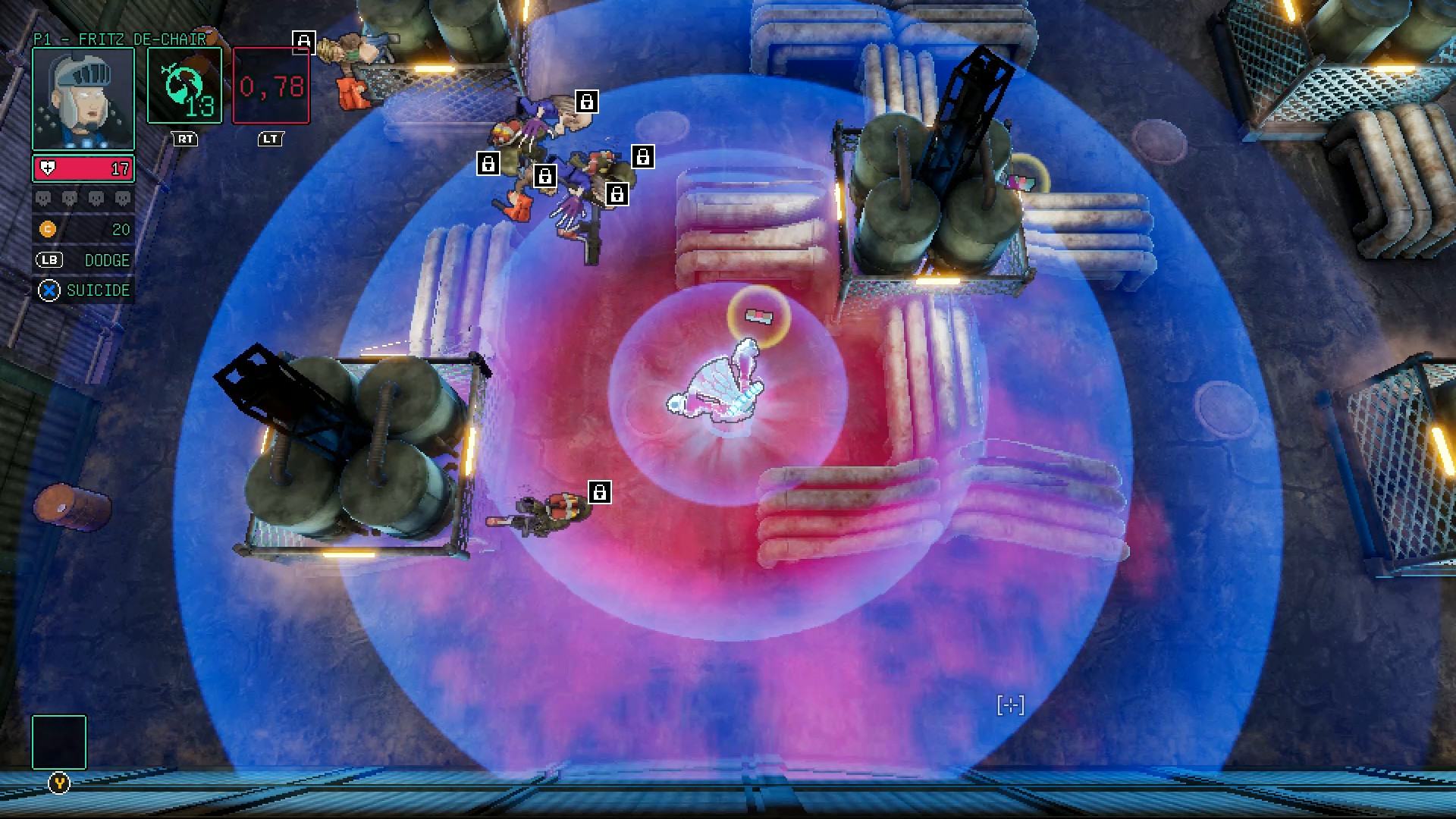Click the A button icon above the timer box
This screenshot has height=819, width=1456.
tap(303, 43)
